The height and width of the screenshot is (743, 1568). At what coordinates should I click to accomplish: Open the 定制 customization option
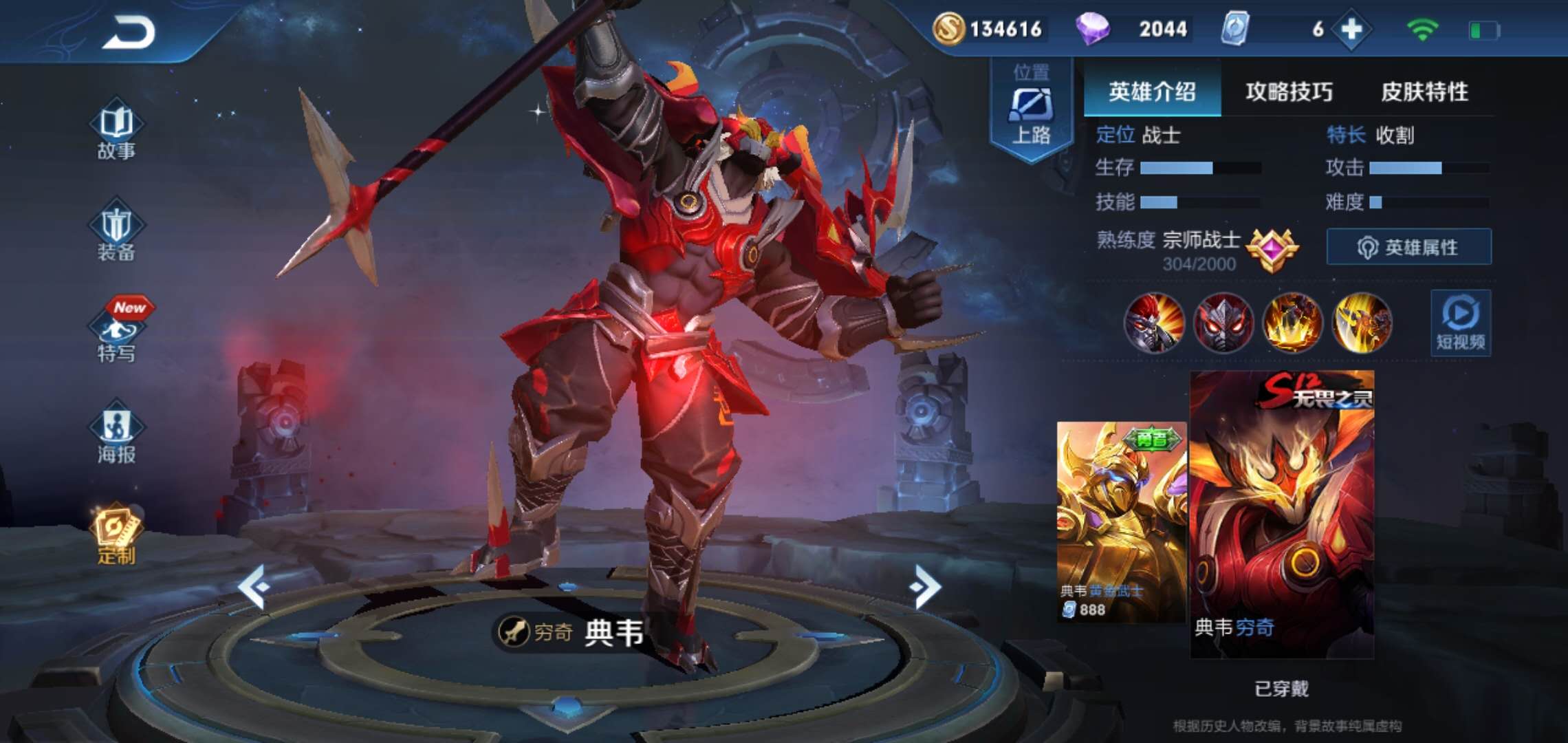pyautogui.click(x=116, y=536)
